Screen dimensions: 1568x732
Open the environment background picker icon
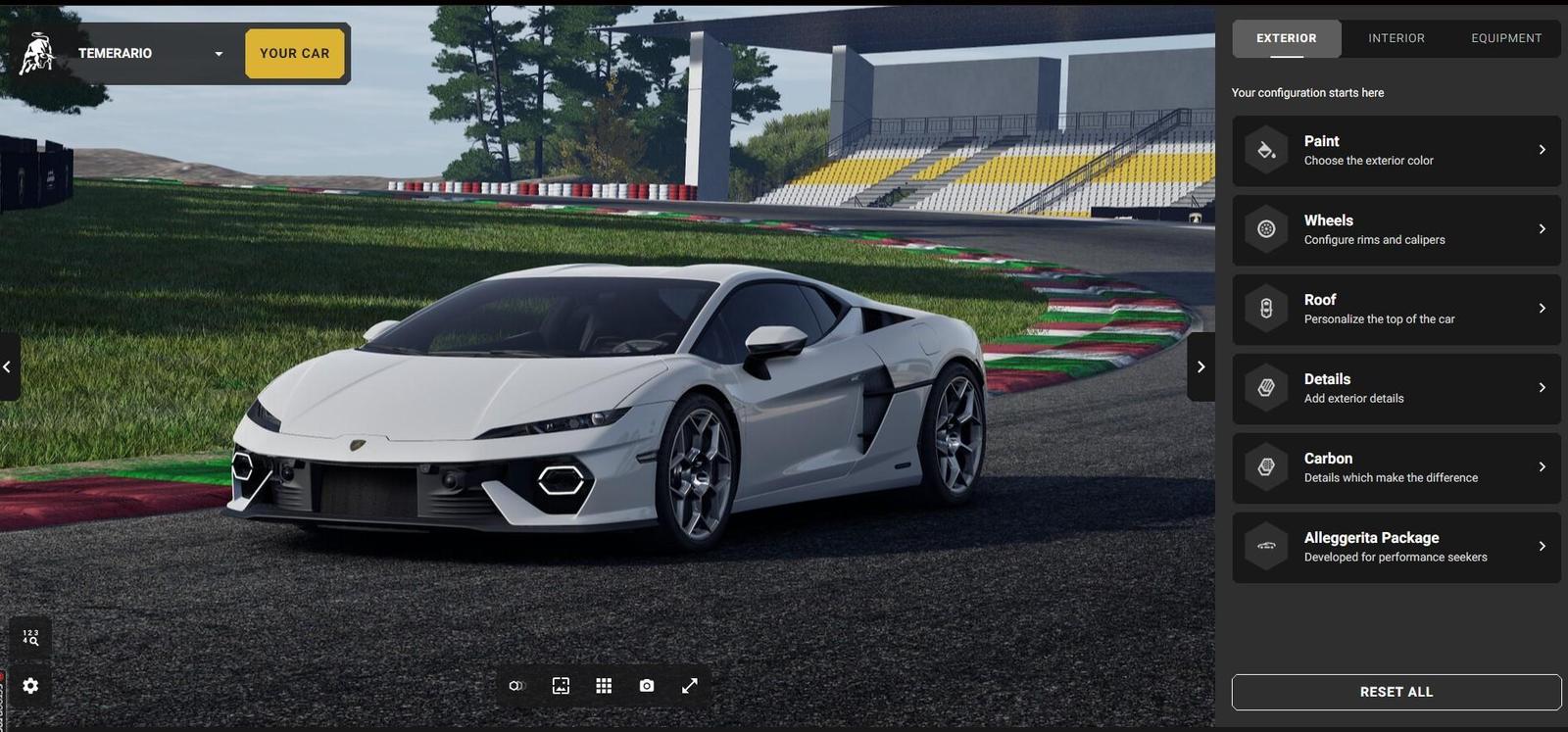pos(559,683)
